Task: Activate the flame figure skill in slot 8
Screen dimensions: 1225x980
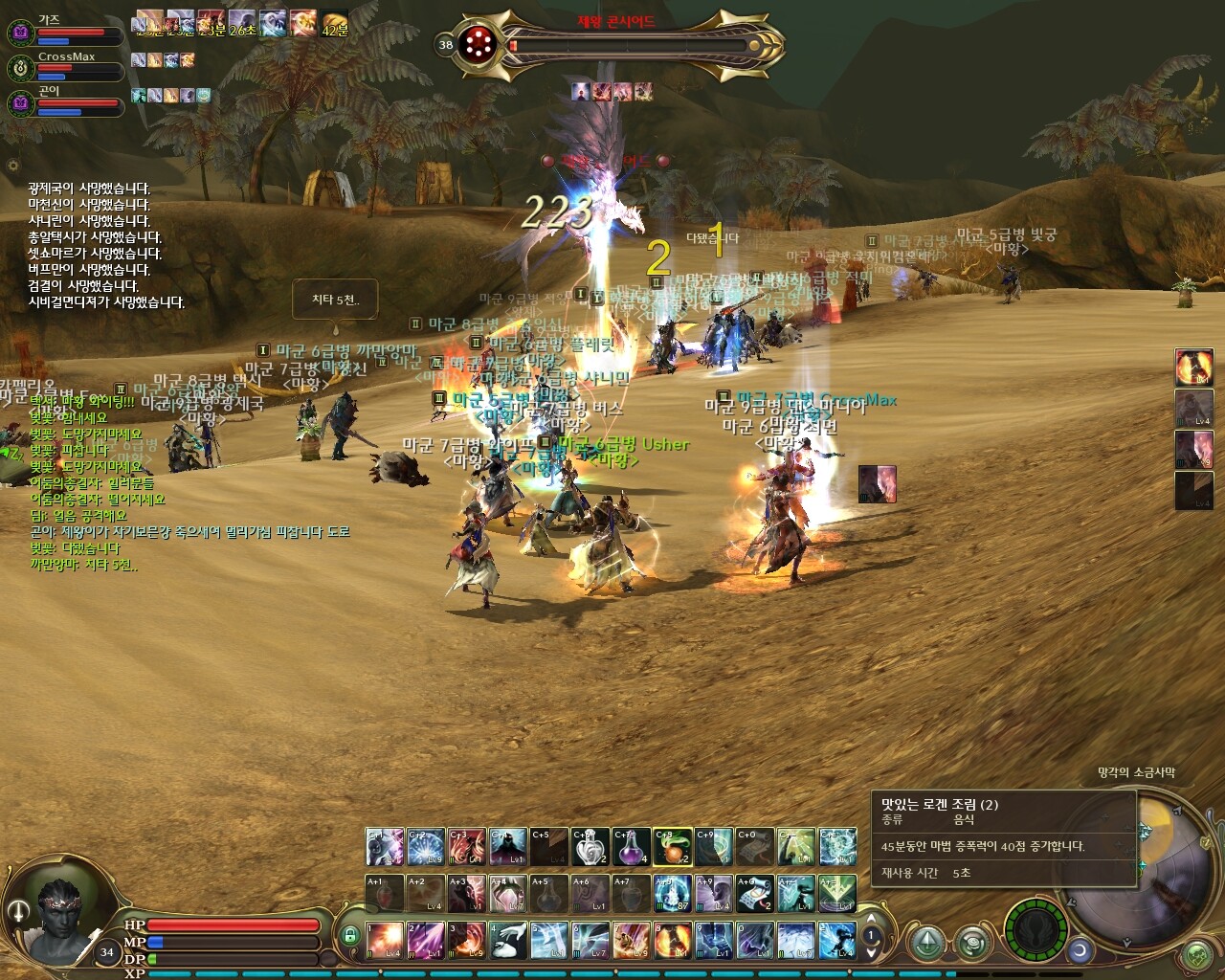Action: point(673,941)
